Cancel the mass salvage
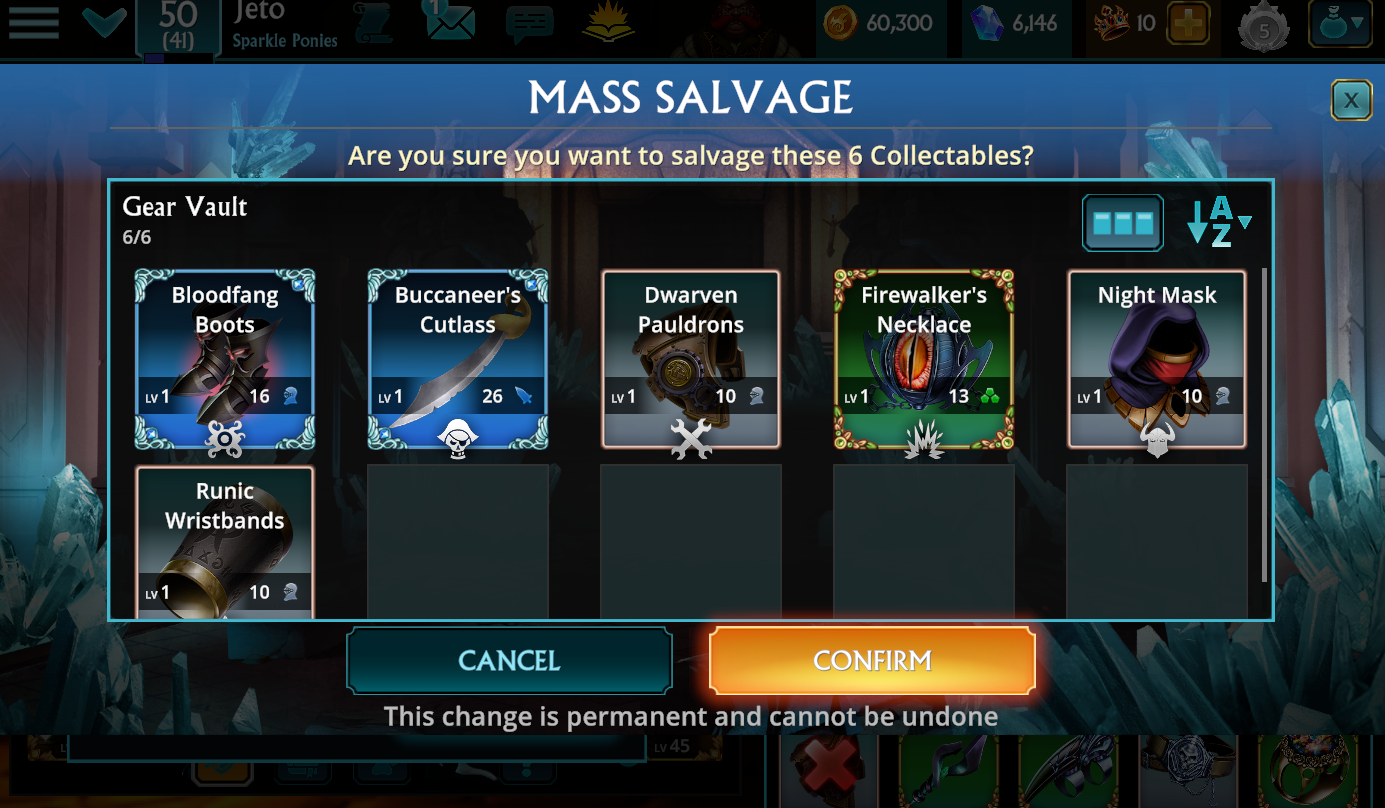 pos(509,660)
